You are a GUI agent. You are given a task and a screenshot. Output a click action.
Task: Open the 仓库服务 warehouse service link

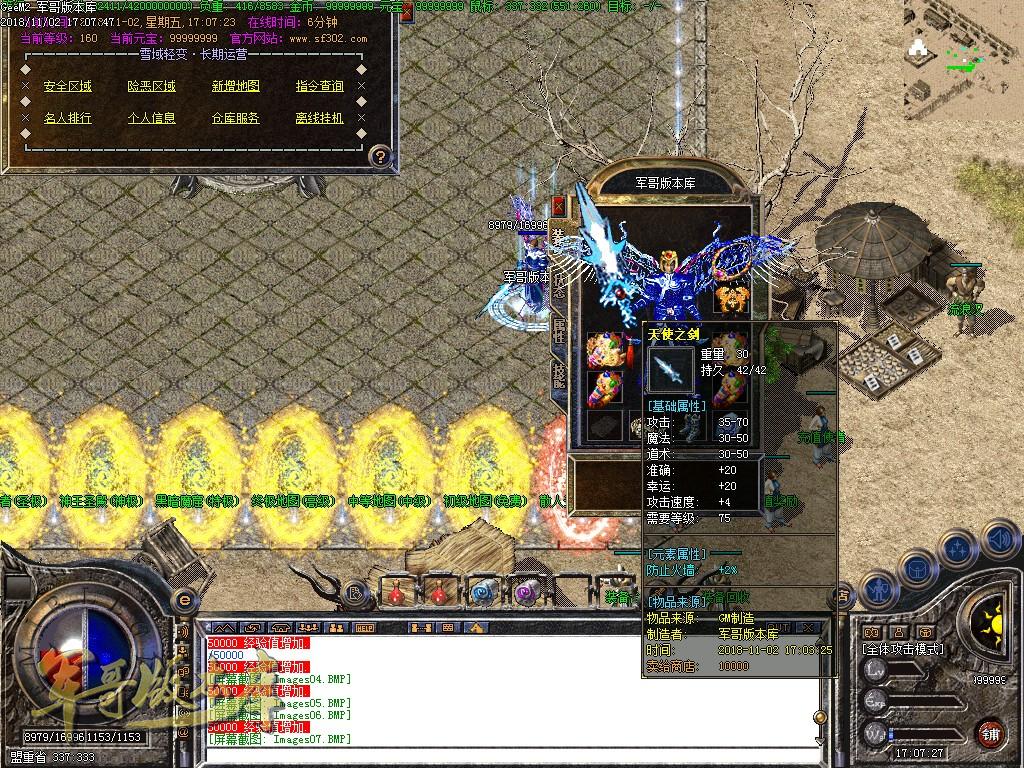coord(236,117)
